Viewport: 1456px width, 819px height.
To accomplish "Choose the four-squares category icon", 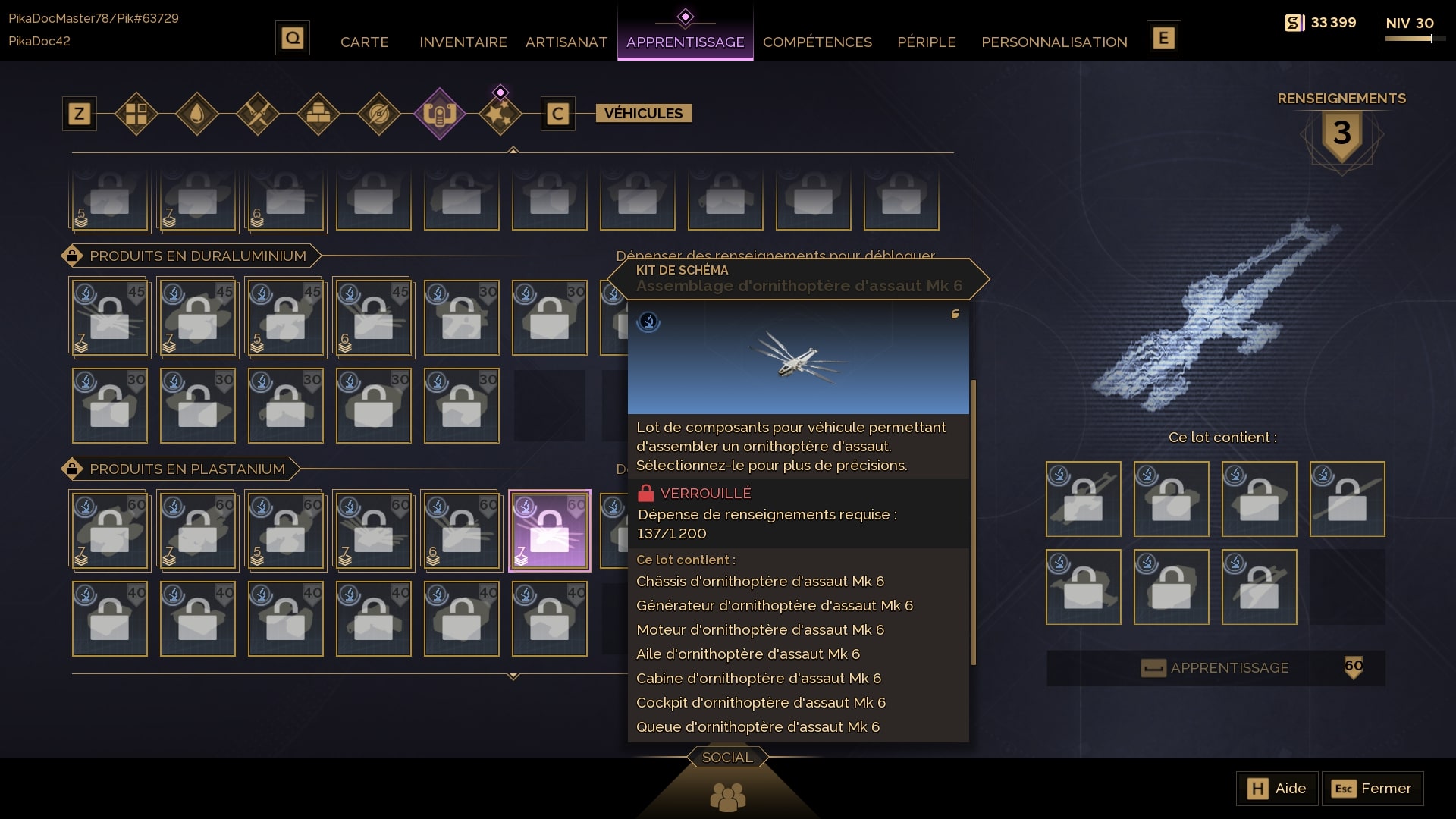I will [136, 114].
